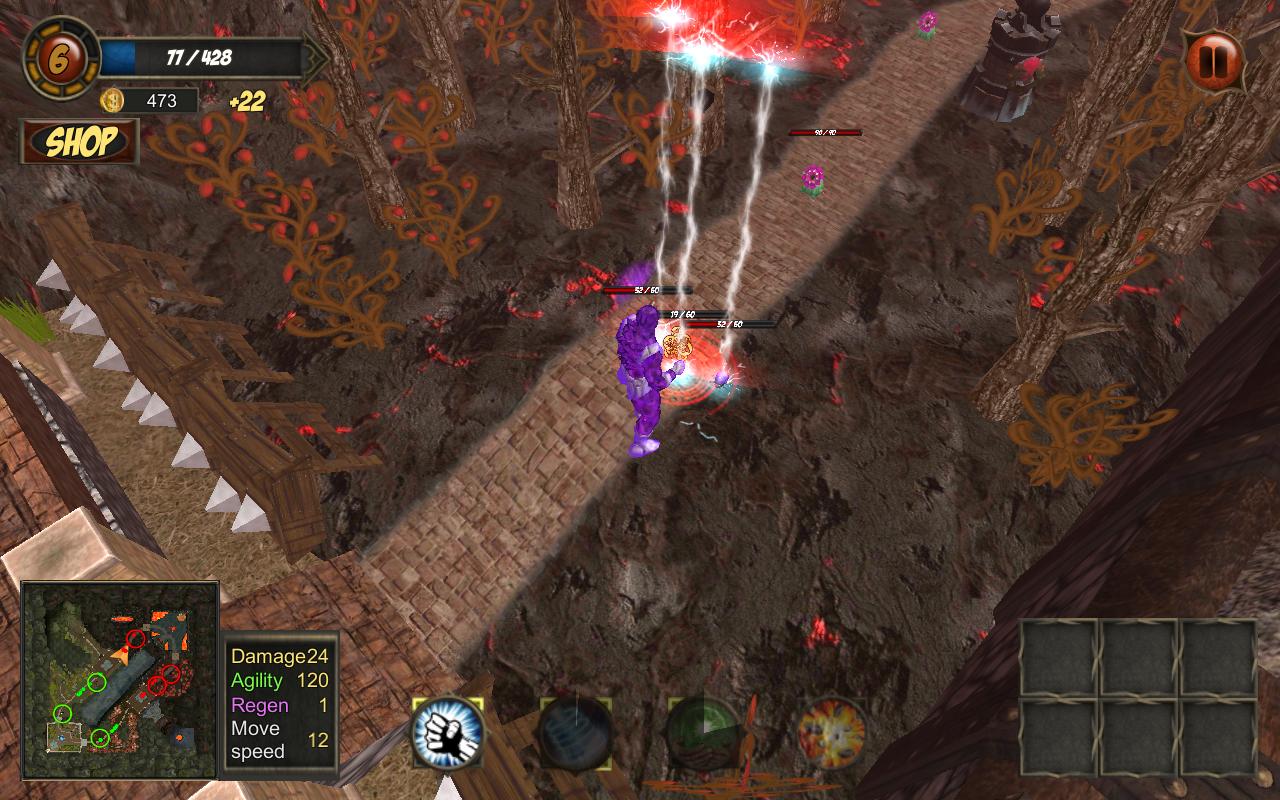Image resolution: width=1280 pixels, height=800 pixels.
Task: Click the minimap
Action: pos(120,680)
